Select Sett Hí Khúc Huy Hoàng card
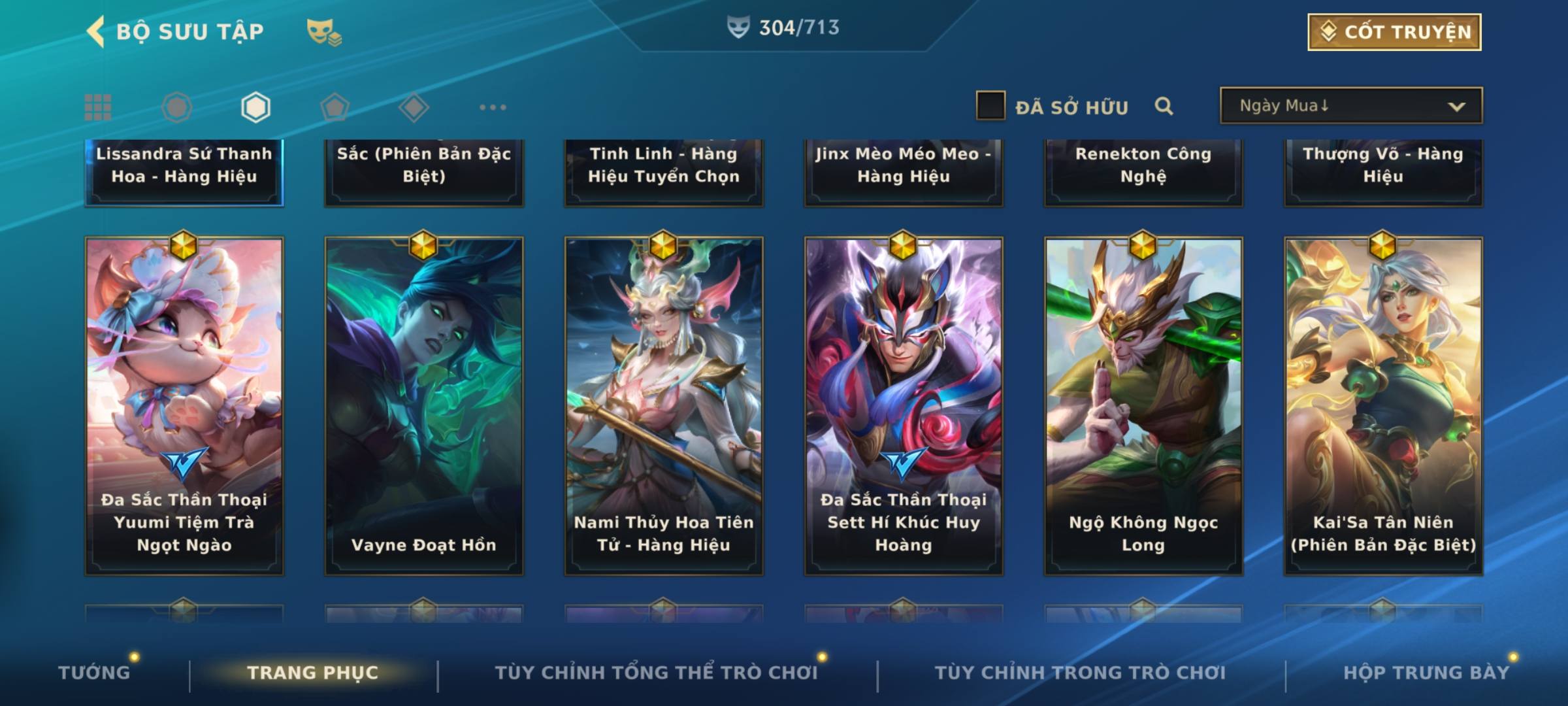1568x706 pixels. (x=904, y=405)
